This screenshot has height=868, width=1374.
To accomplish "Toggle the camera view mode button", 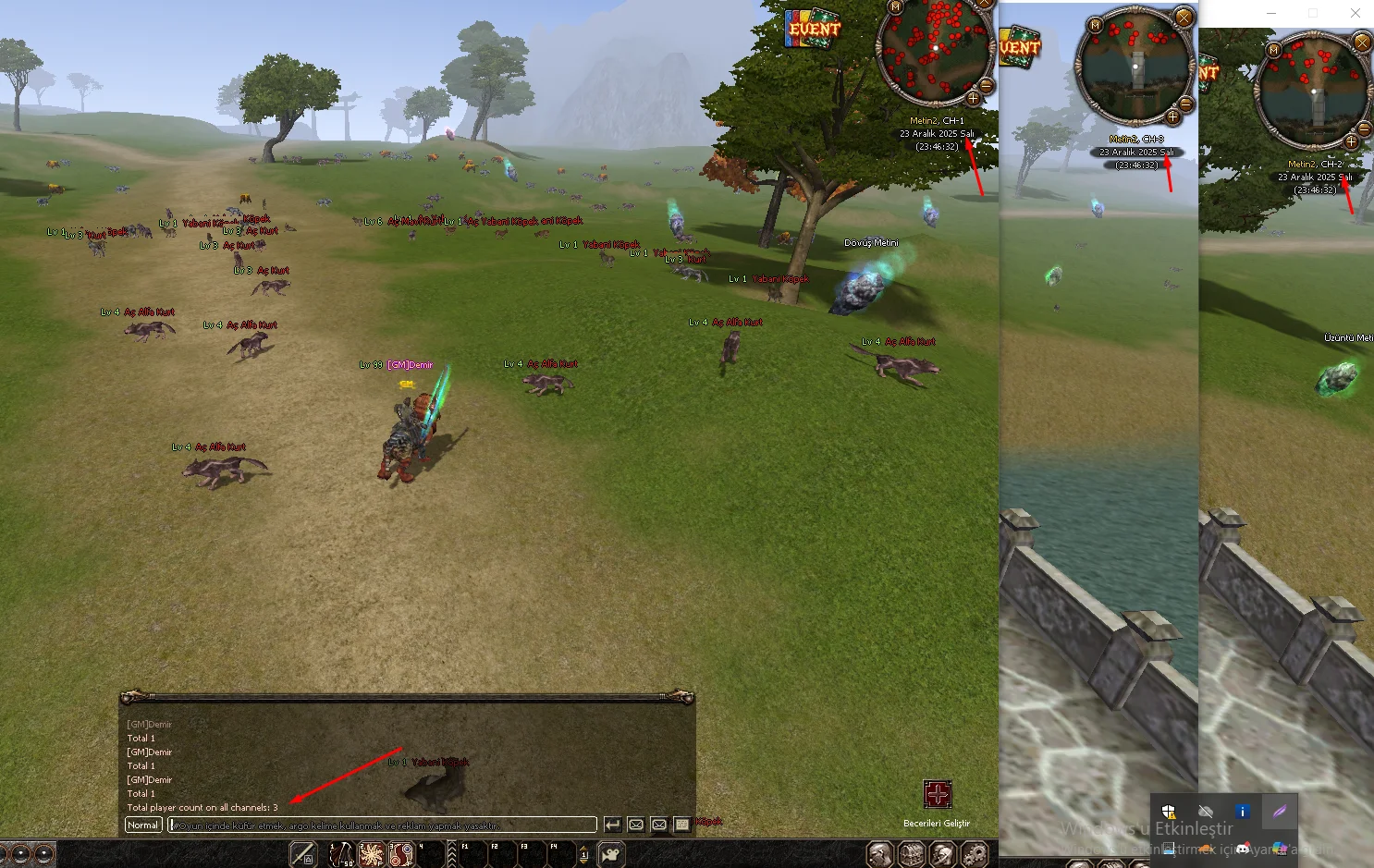I will tap(611, 854).
